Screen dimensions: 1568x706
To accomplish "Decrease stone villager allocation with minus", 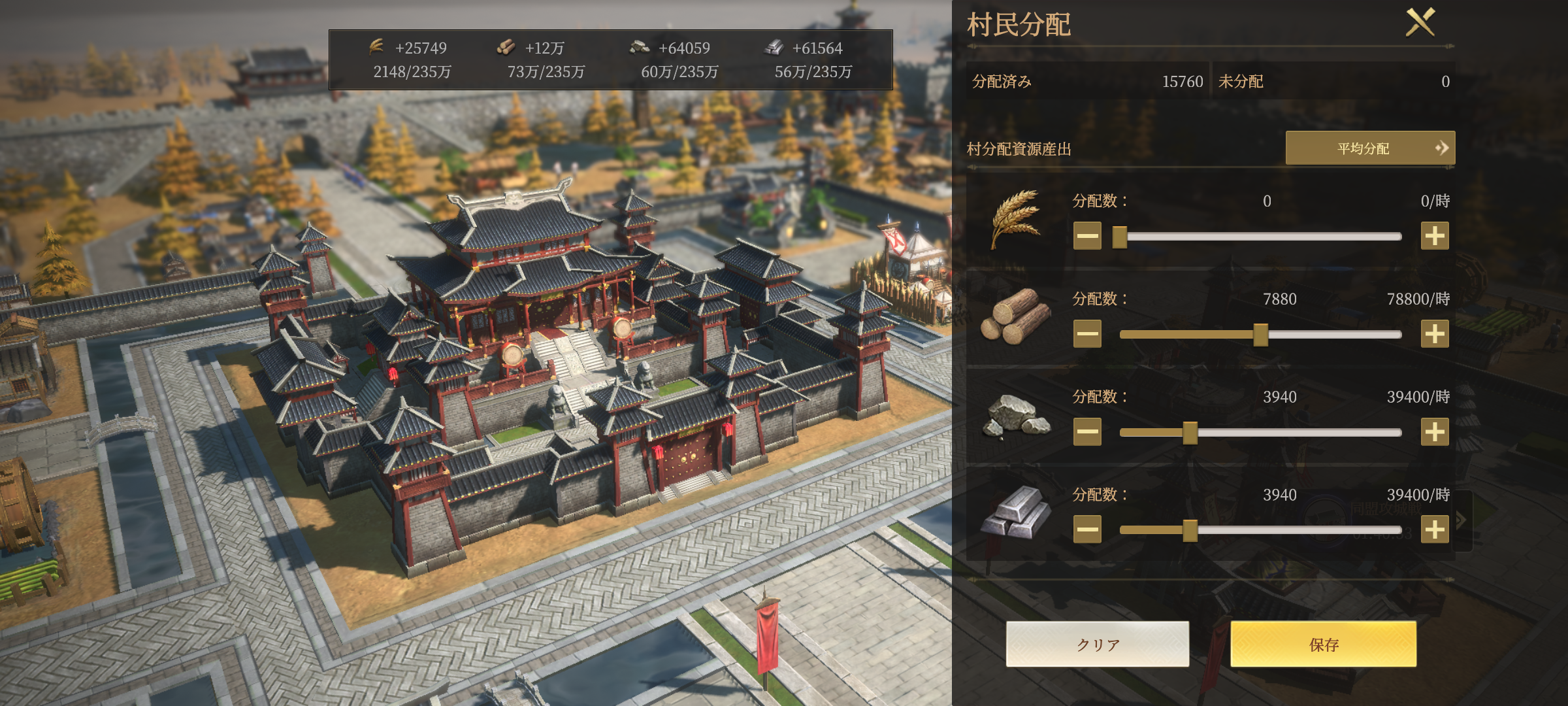I will [x=1087, y=432].
